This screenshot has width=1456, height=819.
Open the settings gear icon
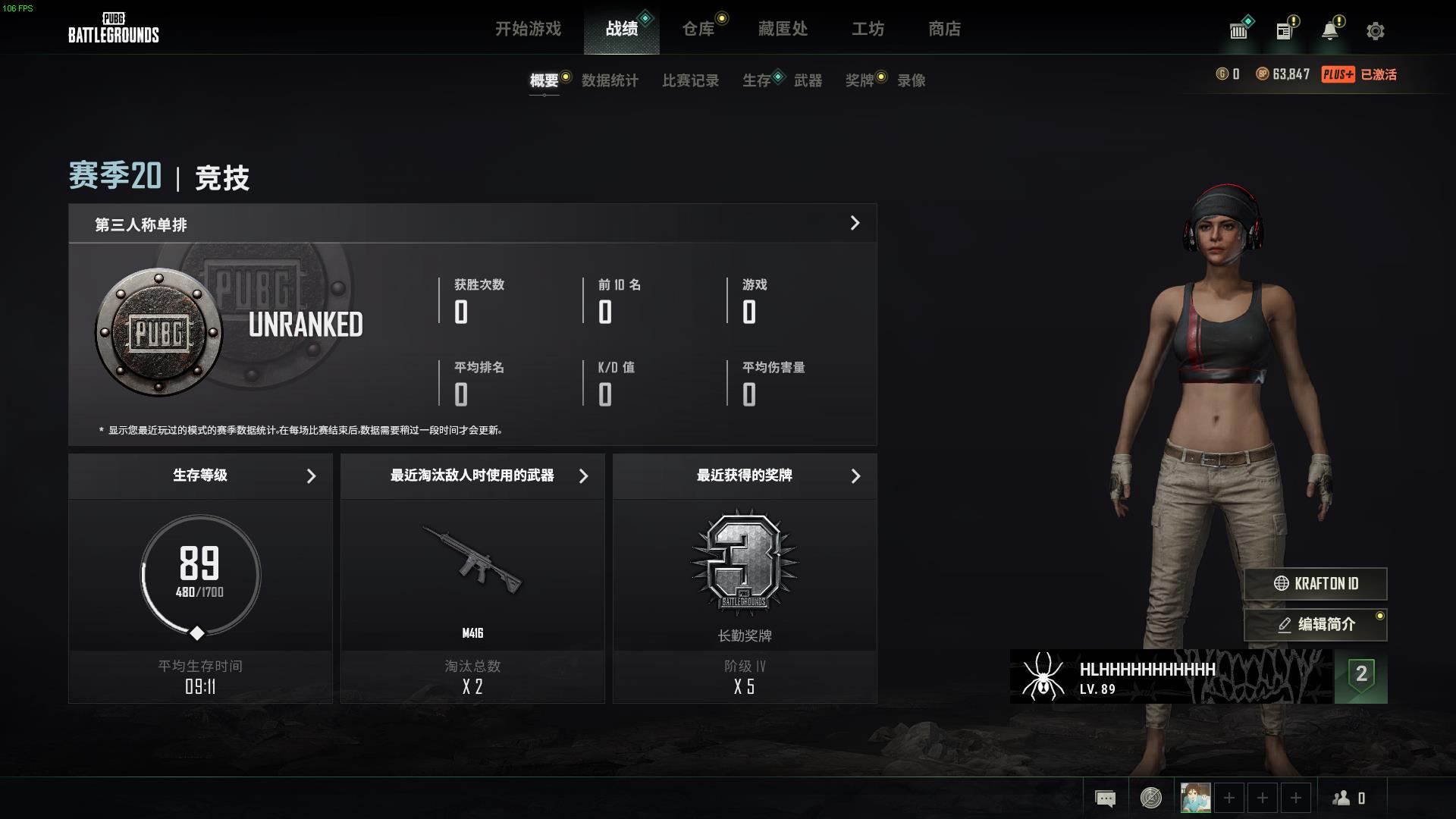click(1375, 31)
